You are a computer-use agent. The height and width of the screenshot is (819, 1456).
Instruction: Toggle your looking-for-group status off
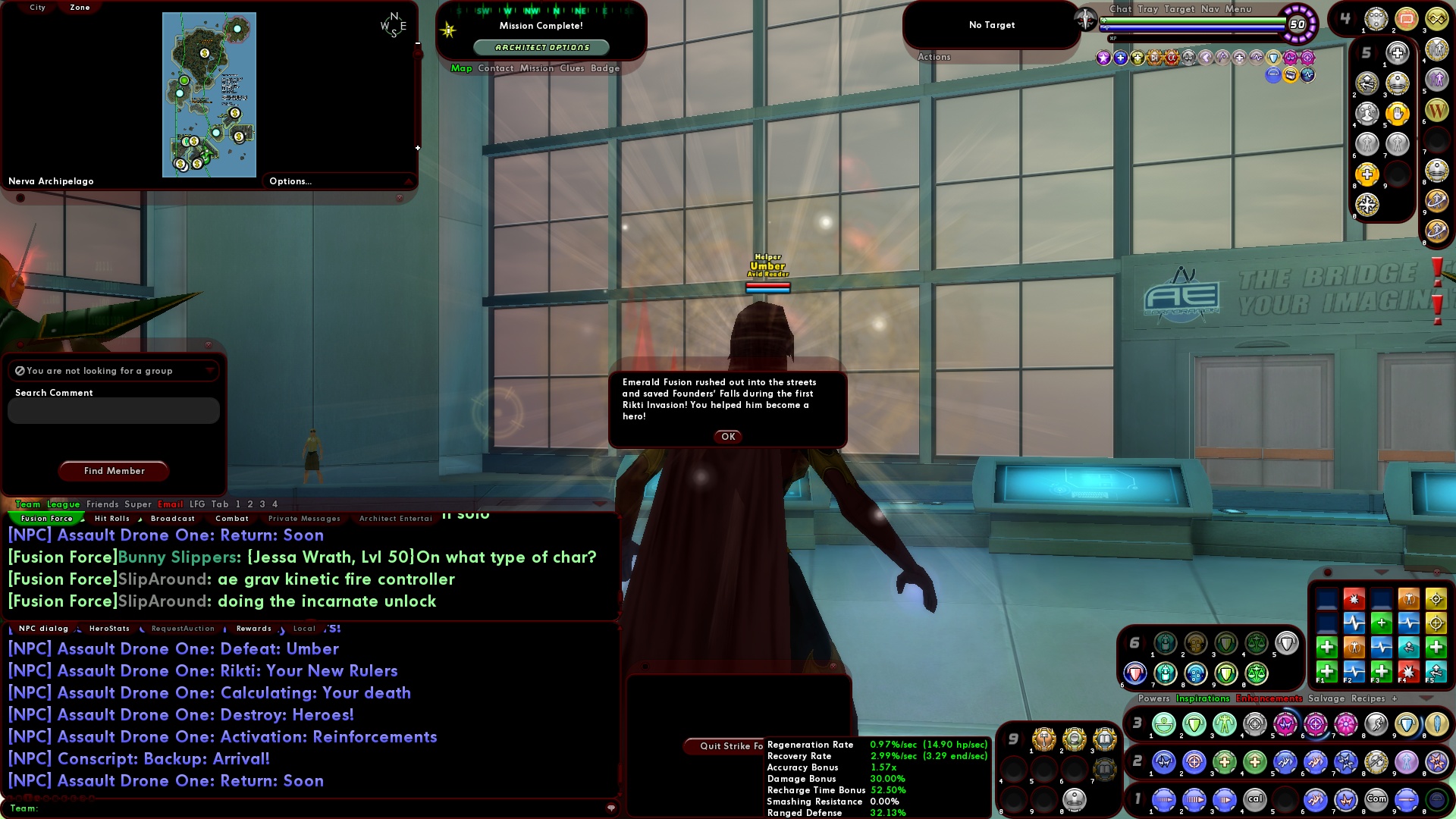(19, 371)
